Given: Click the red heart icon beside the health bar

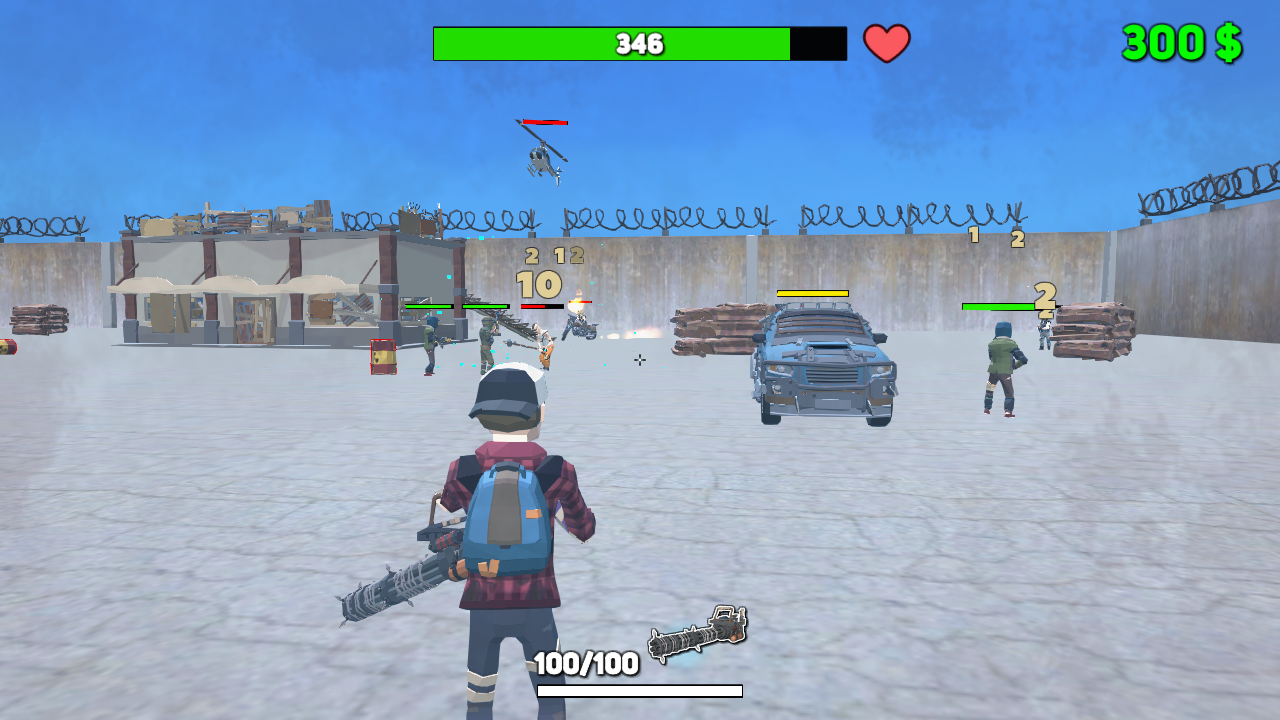Looking at the screenshot, I should [888, 42].
